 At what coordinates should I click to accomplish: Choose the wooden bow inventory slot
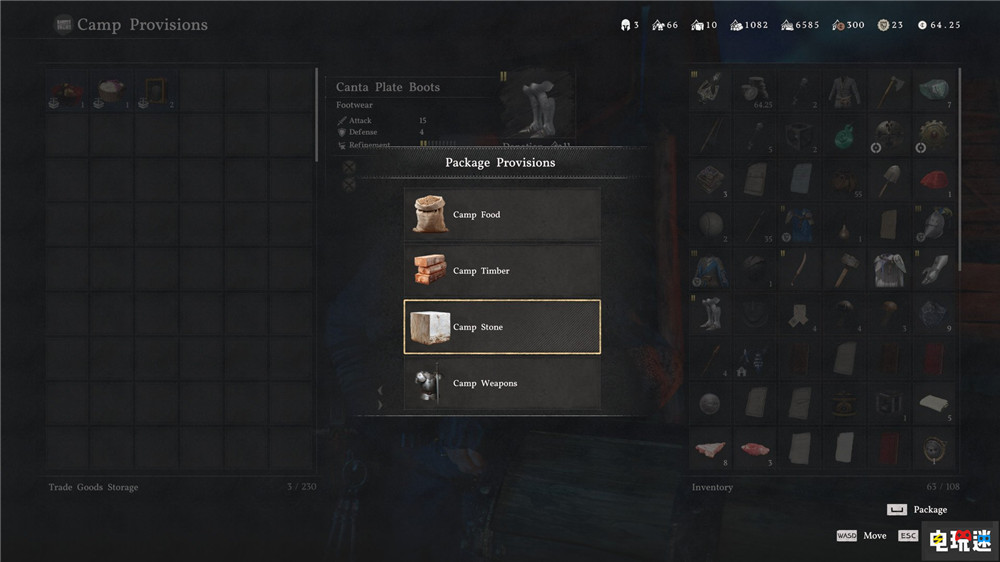(x=798, y=268)
